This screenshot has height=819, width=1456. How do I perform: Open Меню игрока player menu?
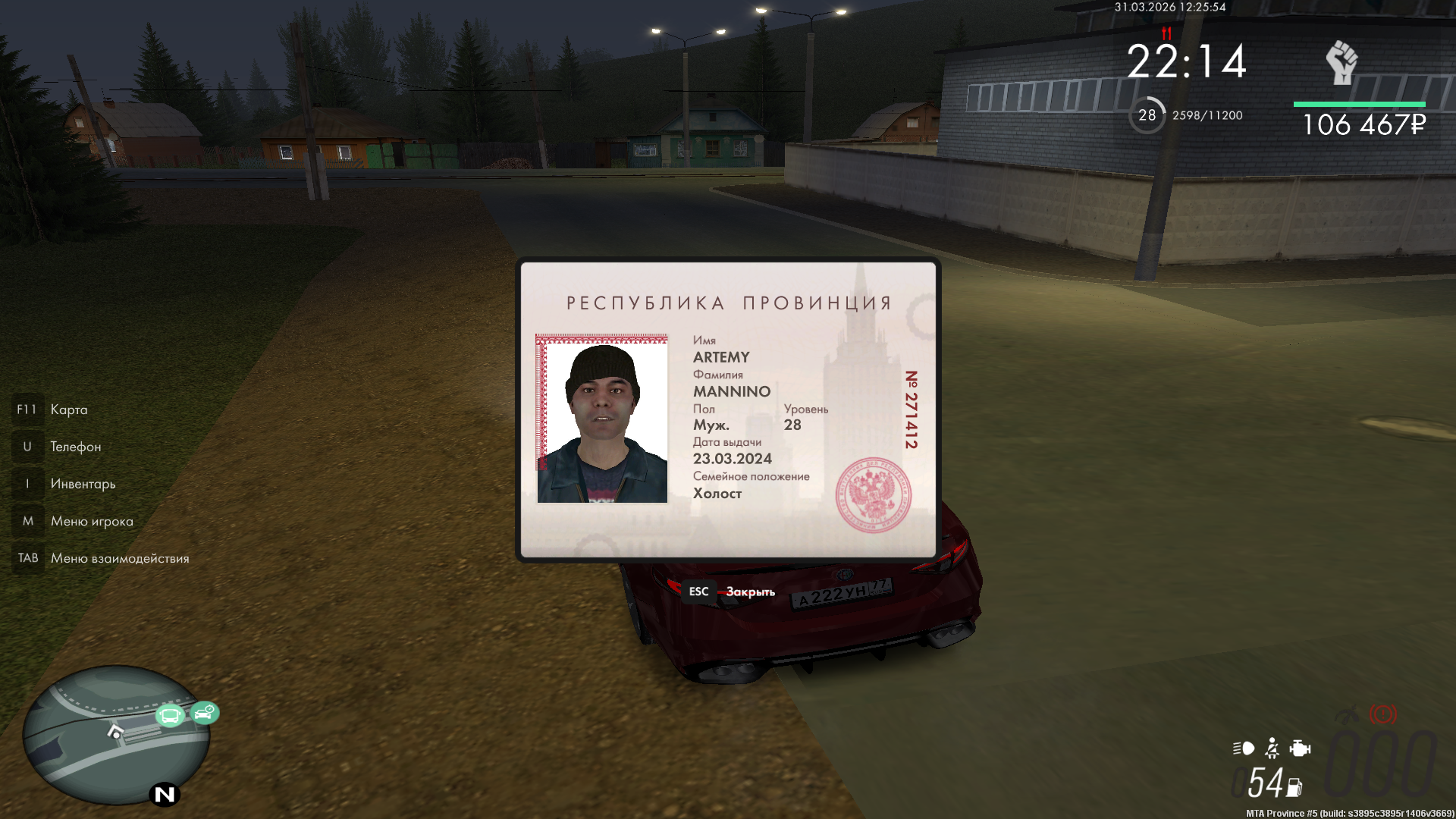[91, 521]
